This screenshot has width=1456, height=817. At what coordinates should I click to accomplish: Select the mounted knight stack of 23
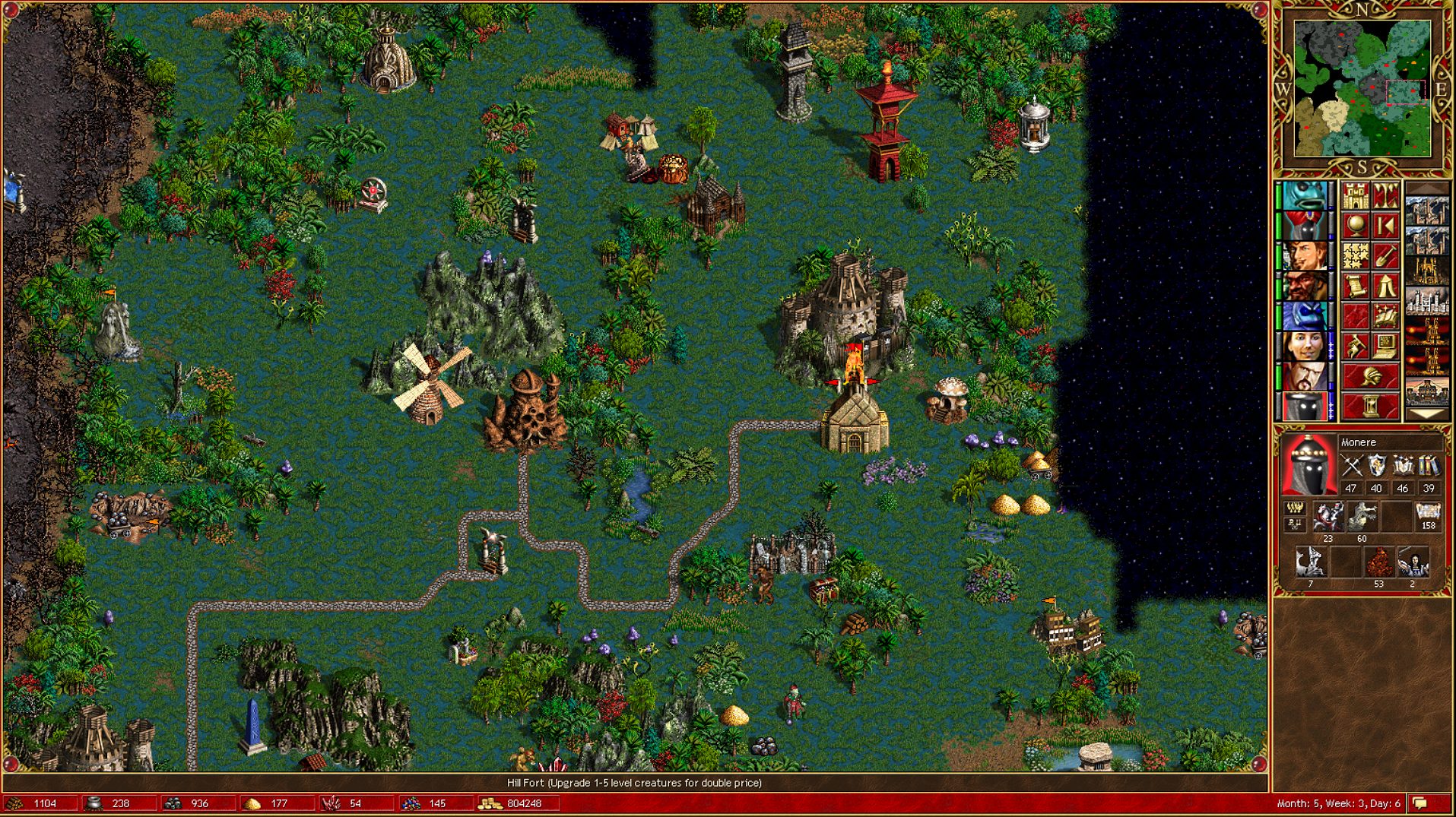coord(1328,518)
